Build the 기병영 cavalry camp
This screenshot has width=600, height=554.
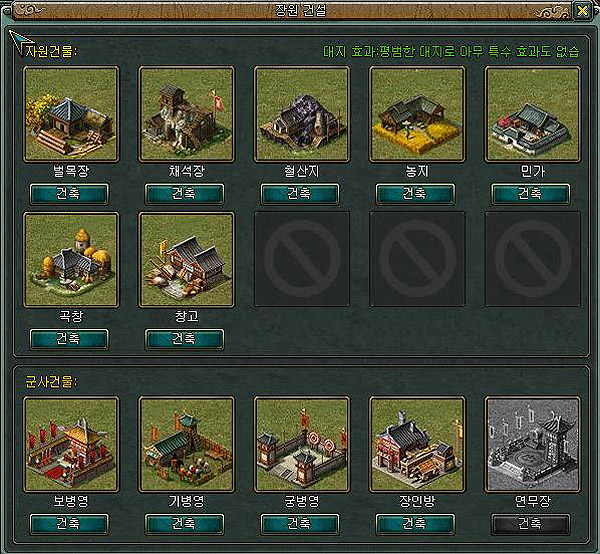click(x=184, y=524)
